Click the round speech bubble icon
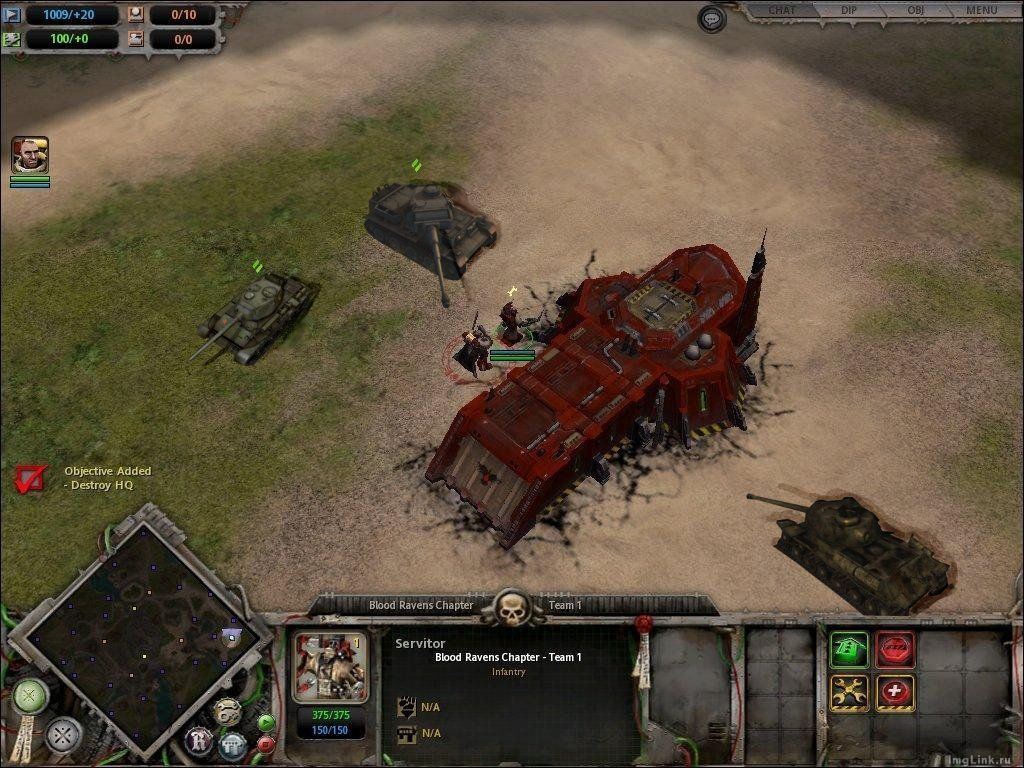Screen dimensions: 1024x768 click(x=711, y=18)
